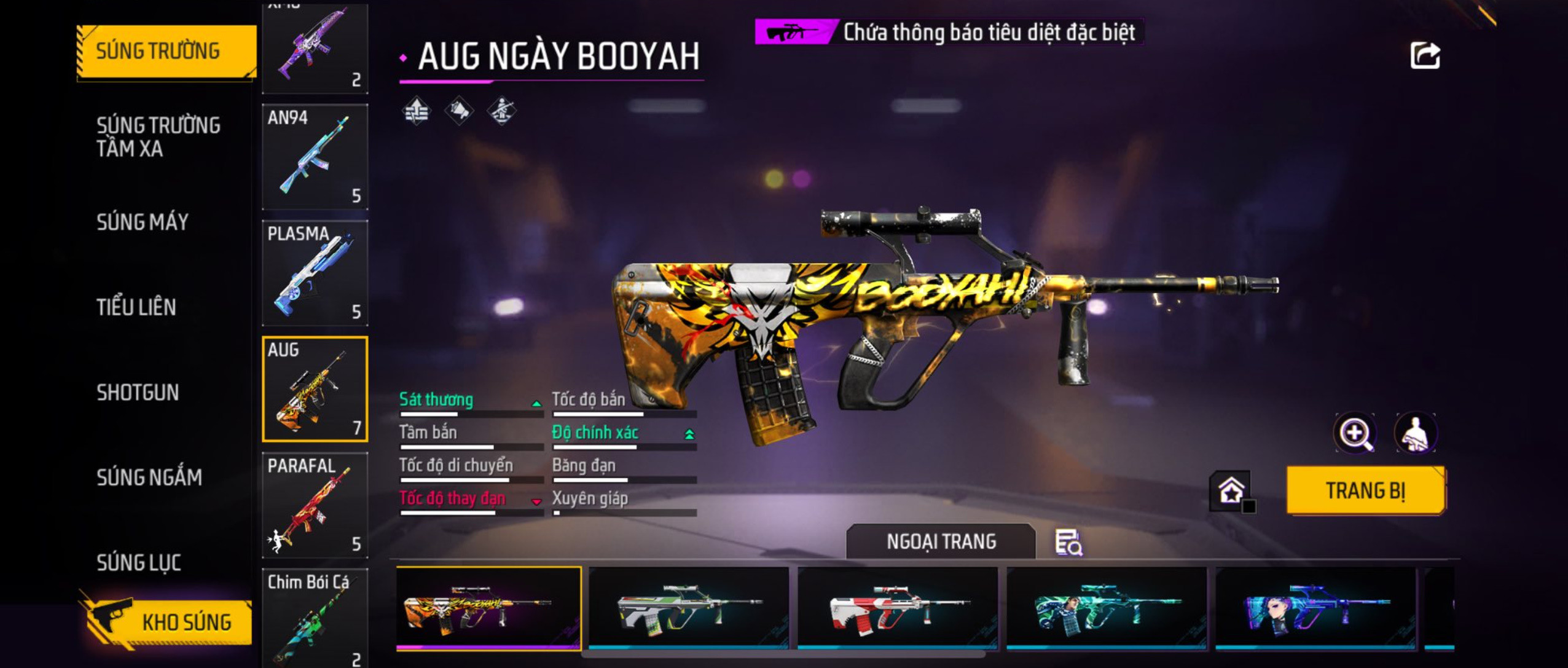This screenshot has height=668, width=1568.
Task: Open the Súng Lục category
Action: (139, 562)
